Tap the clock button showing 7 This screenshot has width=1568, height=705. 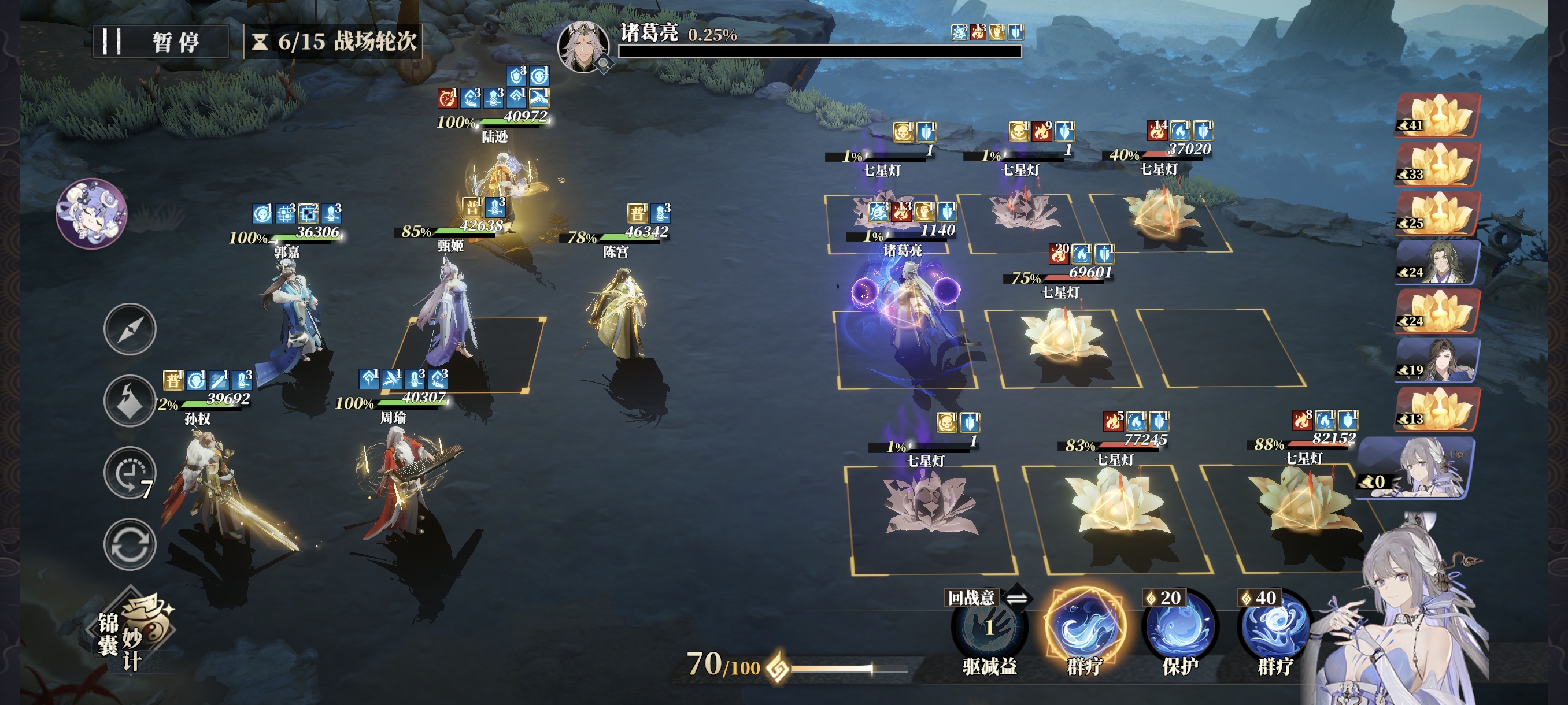pyautogui.click(x=130, y=473)
